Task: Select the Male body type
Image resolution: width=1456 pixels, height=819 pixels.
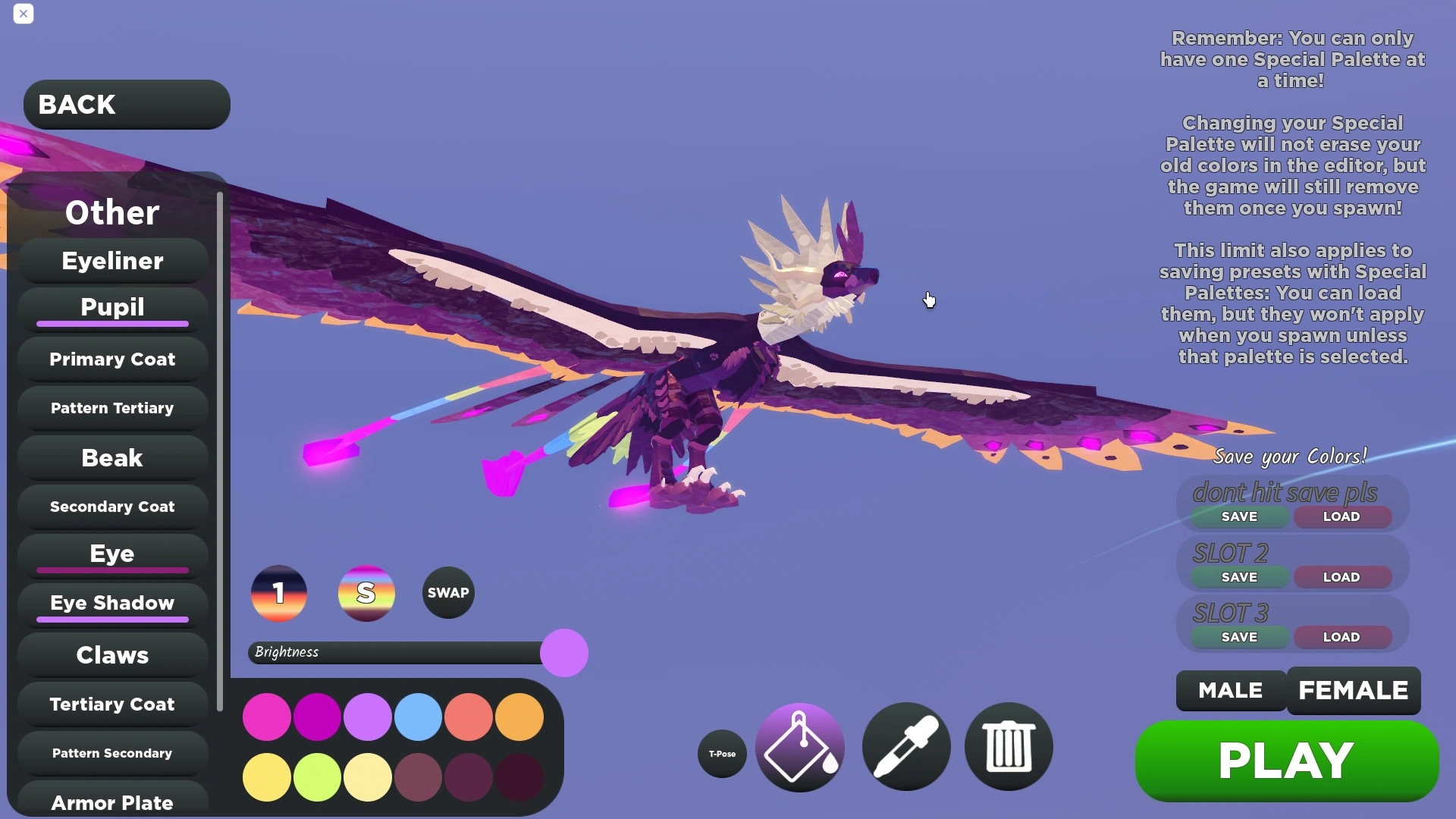Action: click(1229, 690)
